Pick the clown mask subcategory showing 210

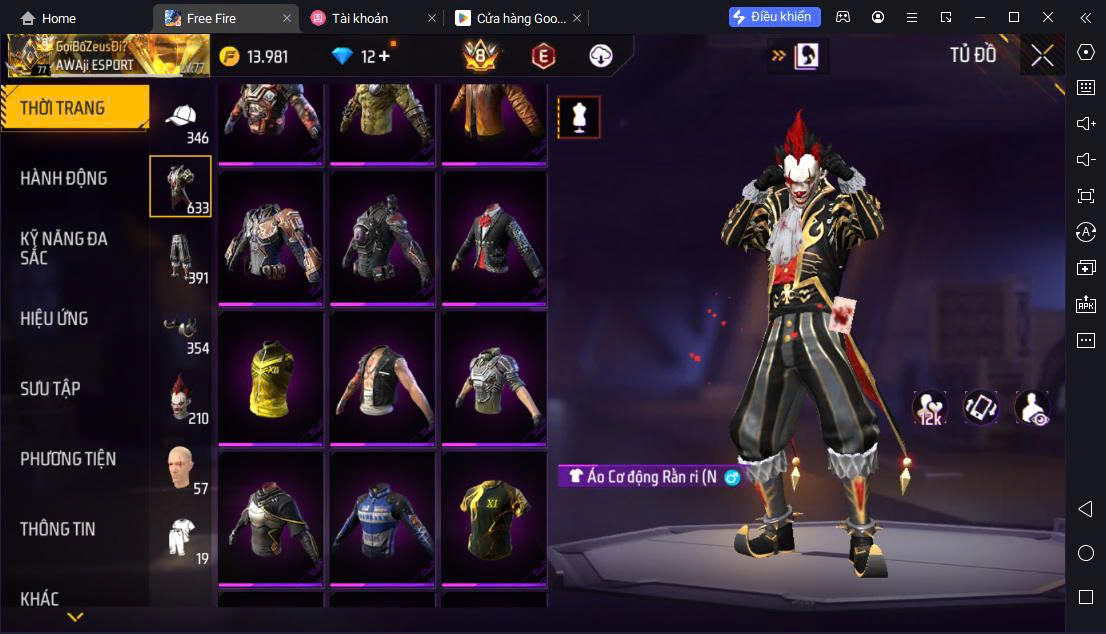coord(181,398)
